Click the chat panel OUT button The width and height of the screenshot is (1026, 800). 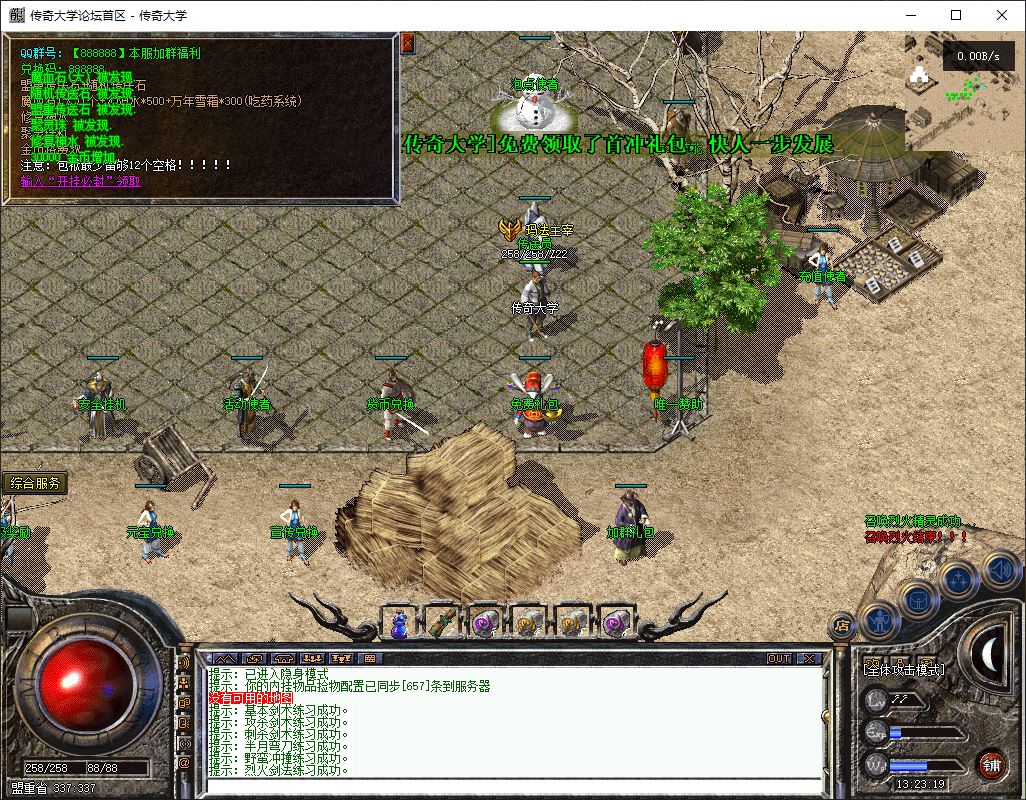point(779,659)
